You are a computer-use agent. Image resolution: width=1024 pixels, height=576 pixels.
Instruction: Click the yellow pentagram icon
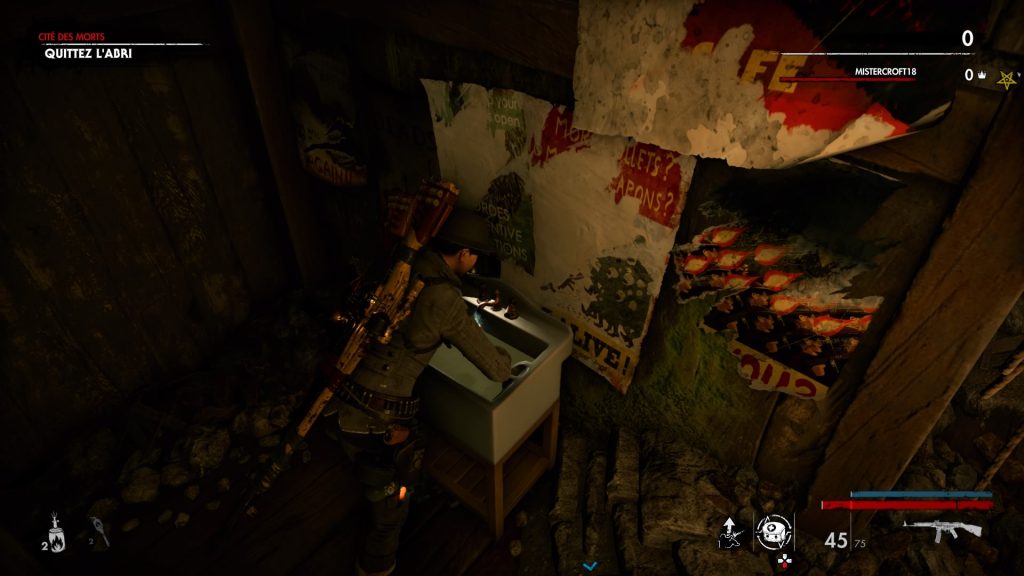pyautogui.click(x=1004, y=78)
